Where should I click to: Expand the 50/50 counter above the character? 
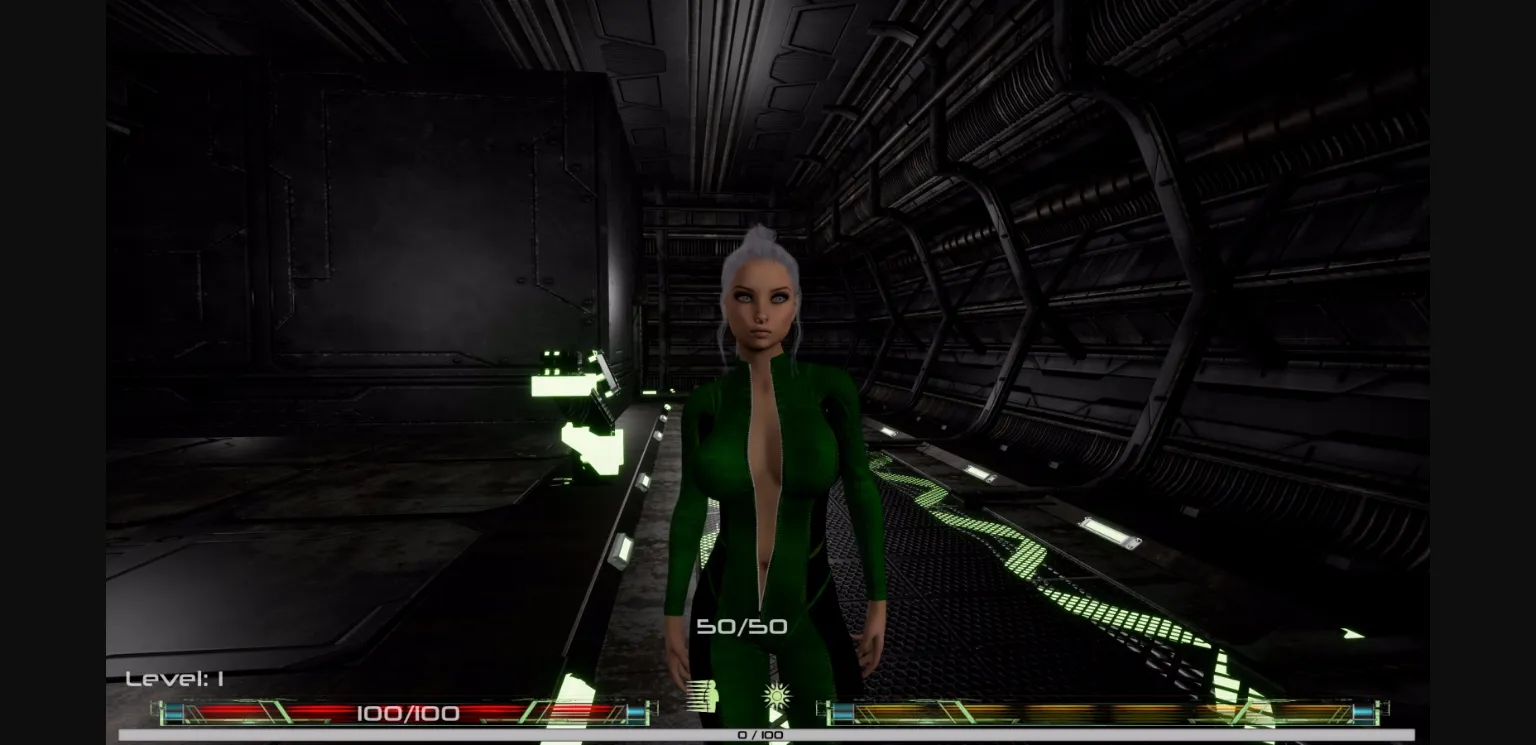pos(741,627)
